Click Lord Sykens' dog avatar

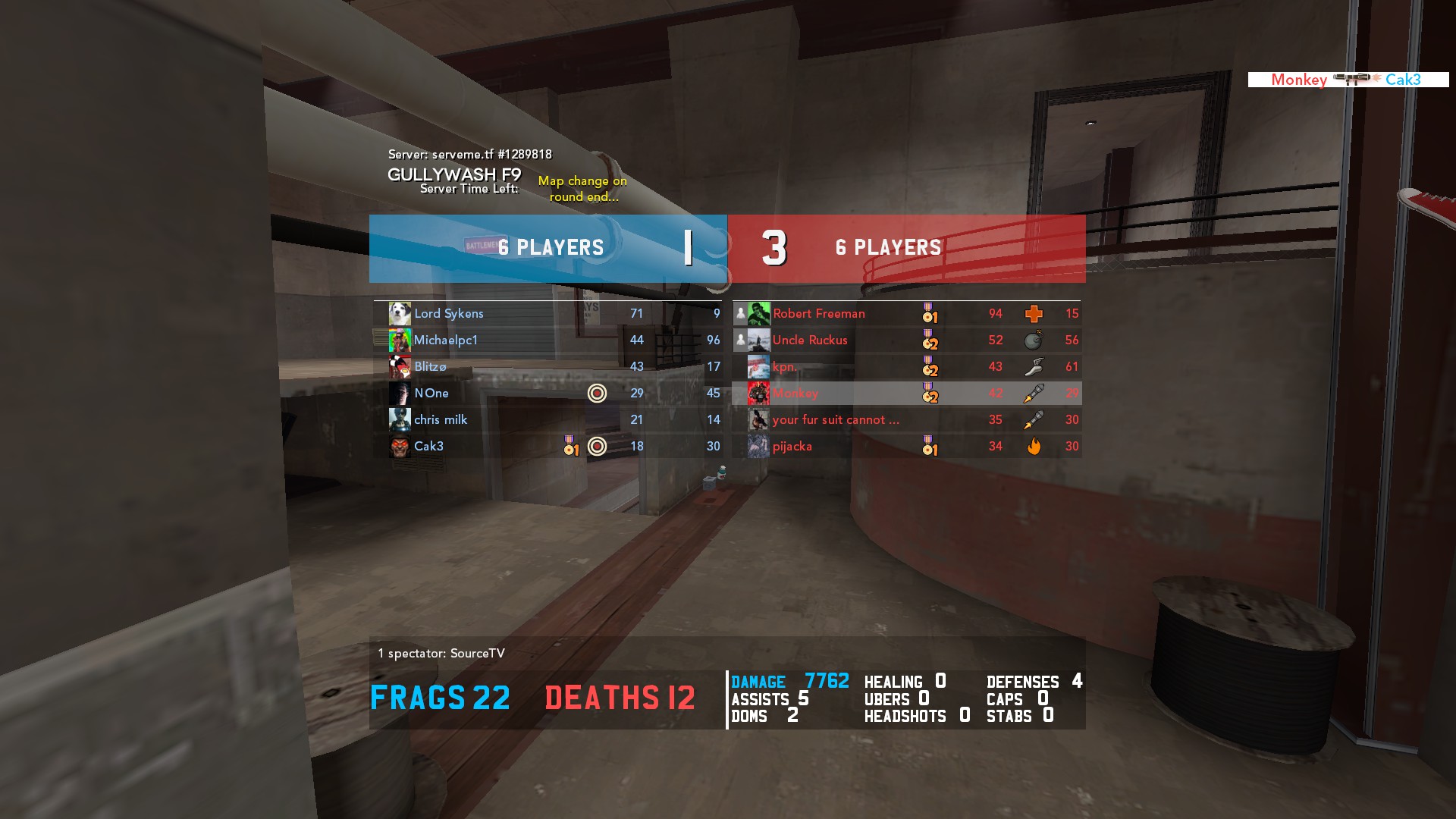point(400,313)
